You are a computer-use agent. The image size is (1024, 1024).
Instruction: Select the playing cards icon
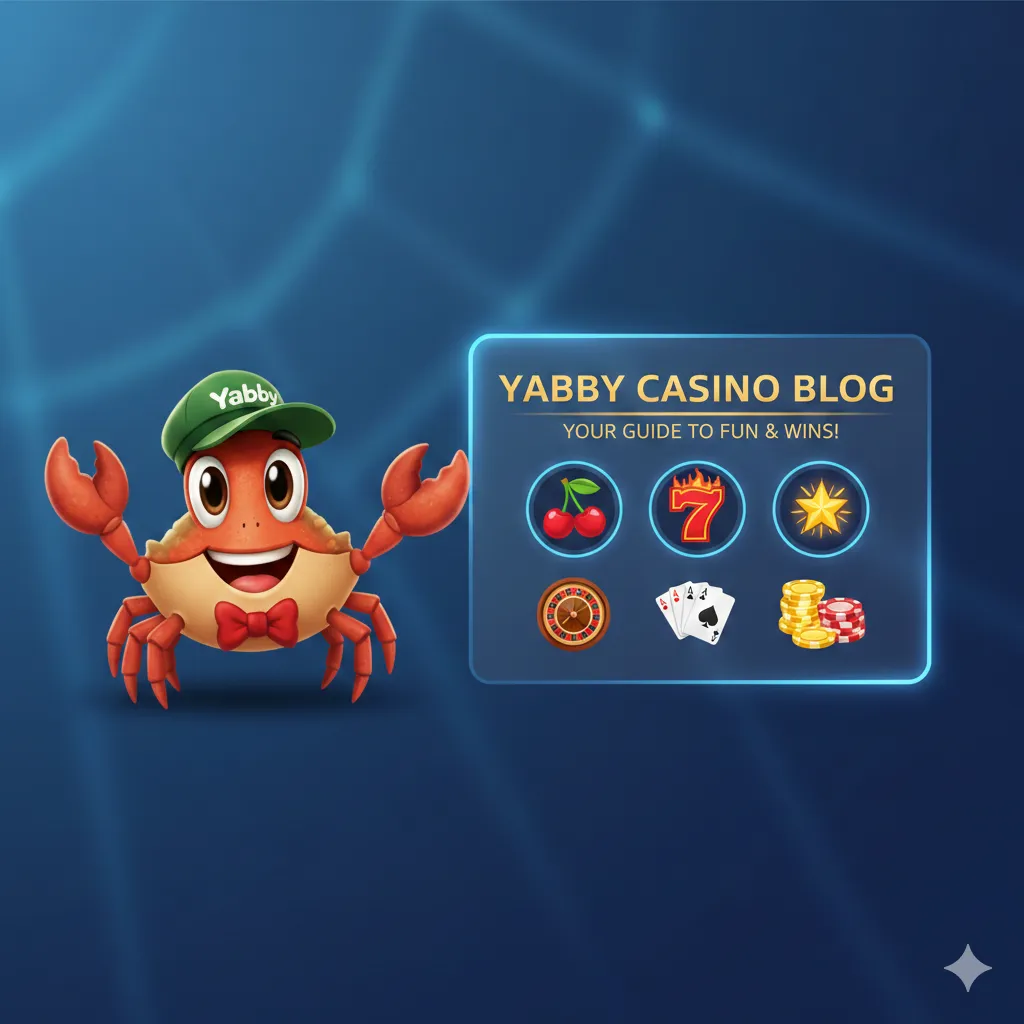tap(694, 610)
